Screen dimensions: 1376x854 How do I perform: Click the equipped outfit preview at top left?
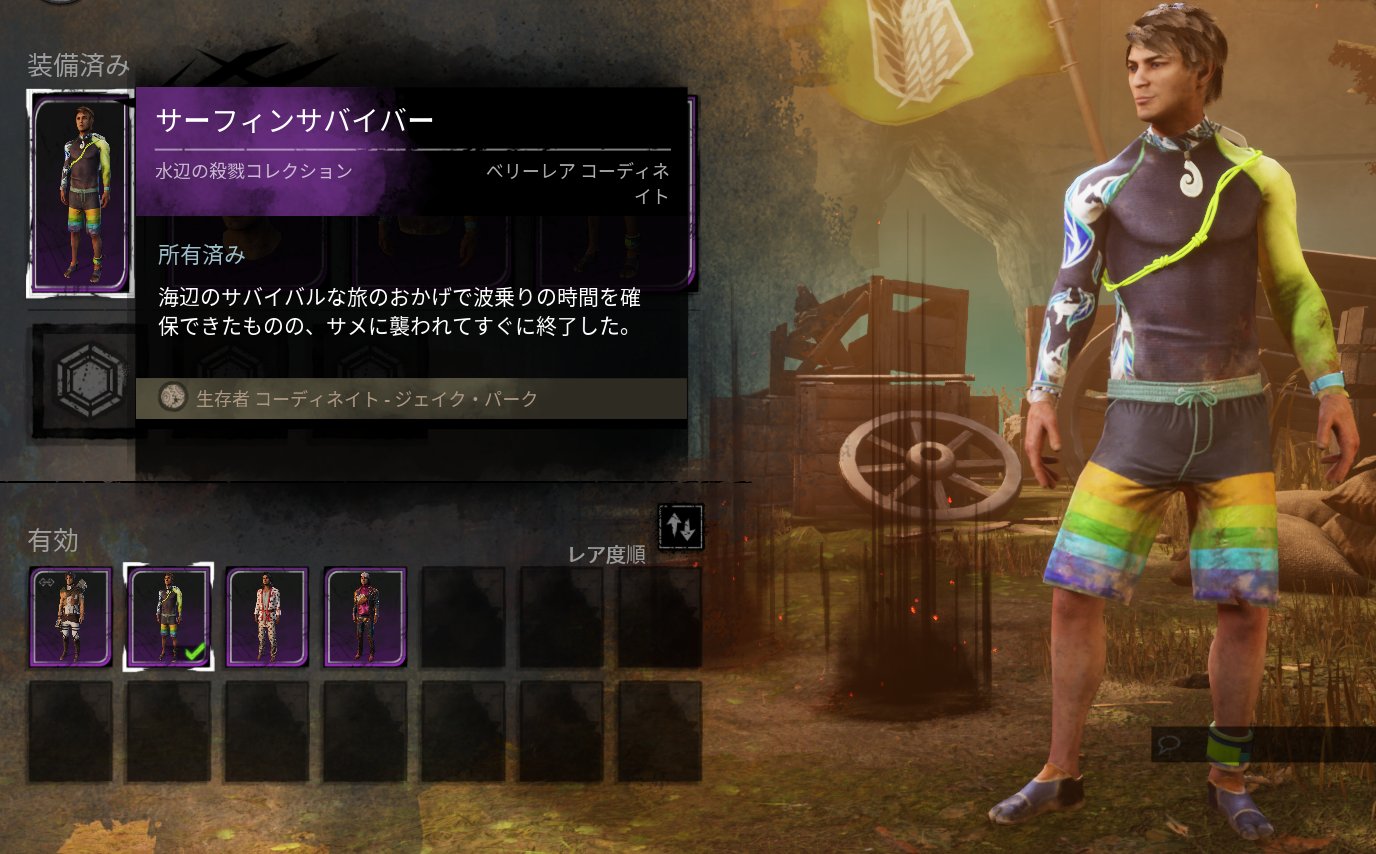[80, 192]
